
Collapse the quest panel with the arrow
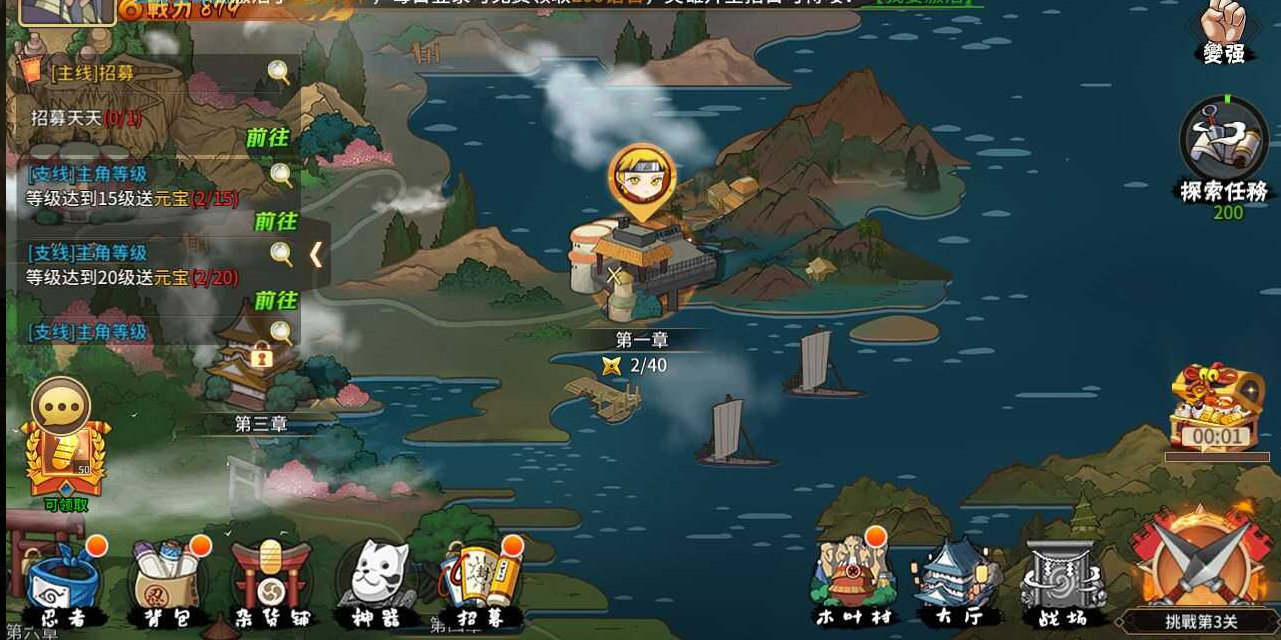(x=316, y=255)
